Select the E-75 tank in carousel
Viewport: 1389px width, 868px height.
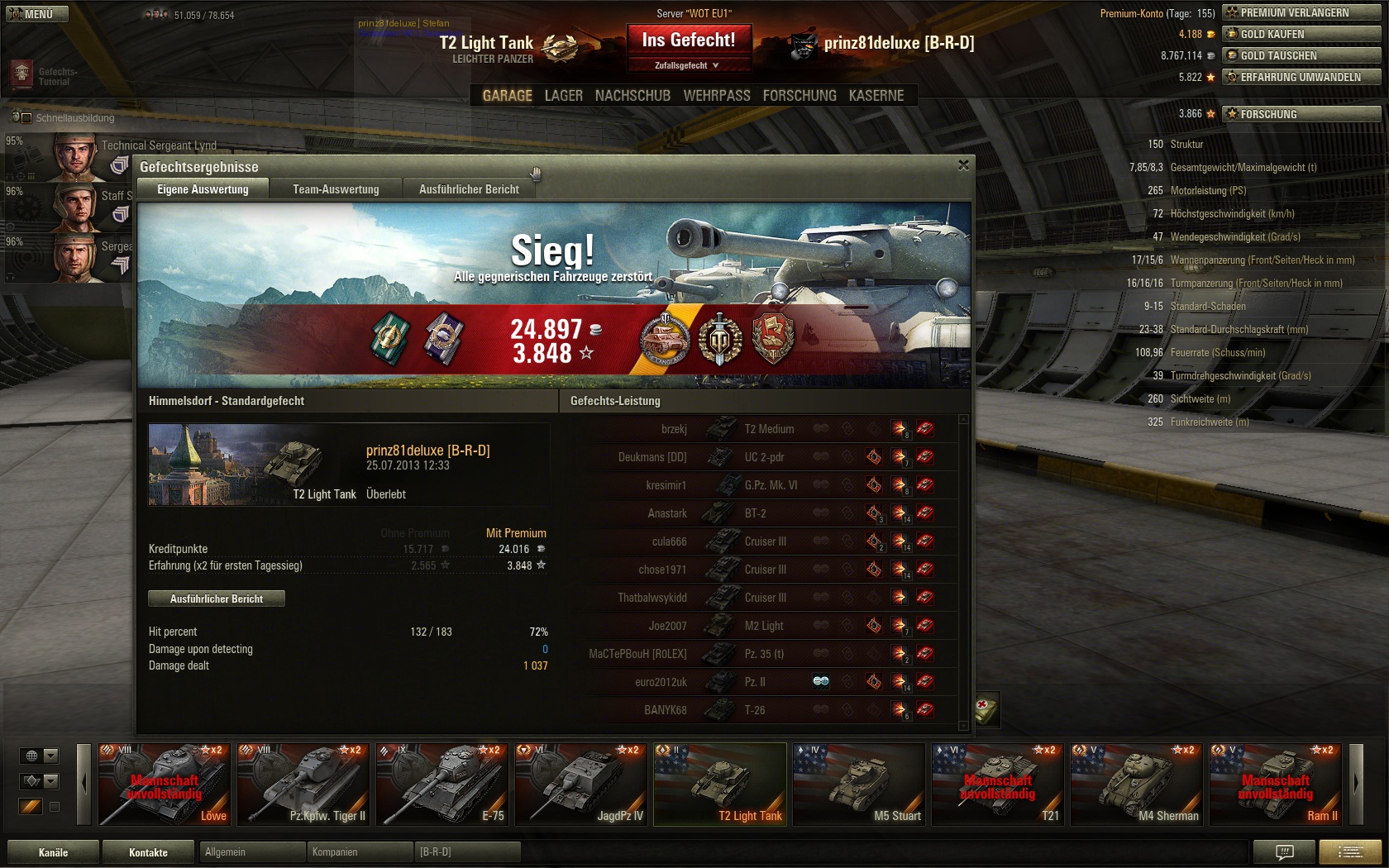tap(442, 784)
